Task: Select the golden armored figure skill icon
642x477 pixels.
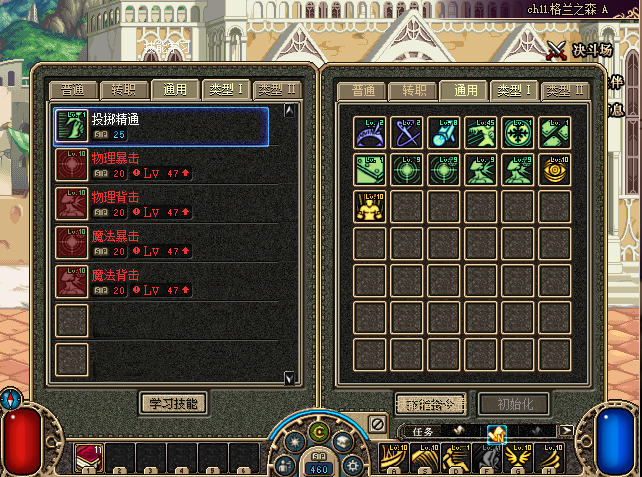Action: tap(370, 205)
